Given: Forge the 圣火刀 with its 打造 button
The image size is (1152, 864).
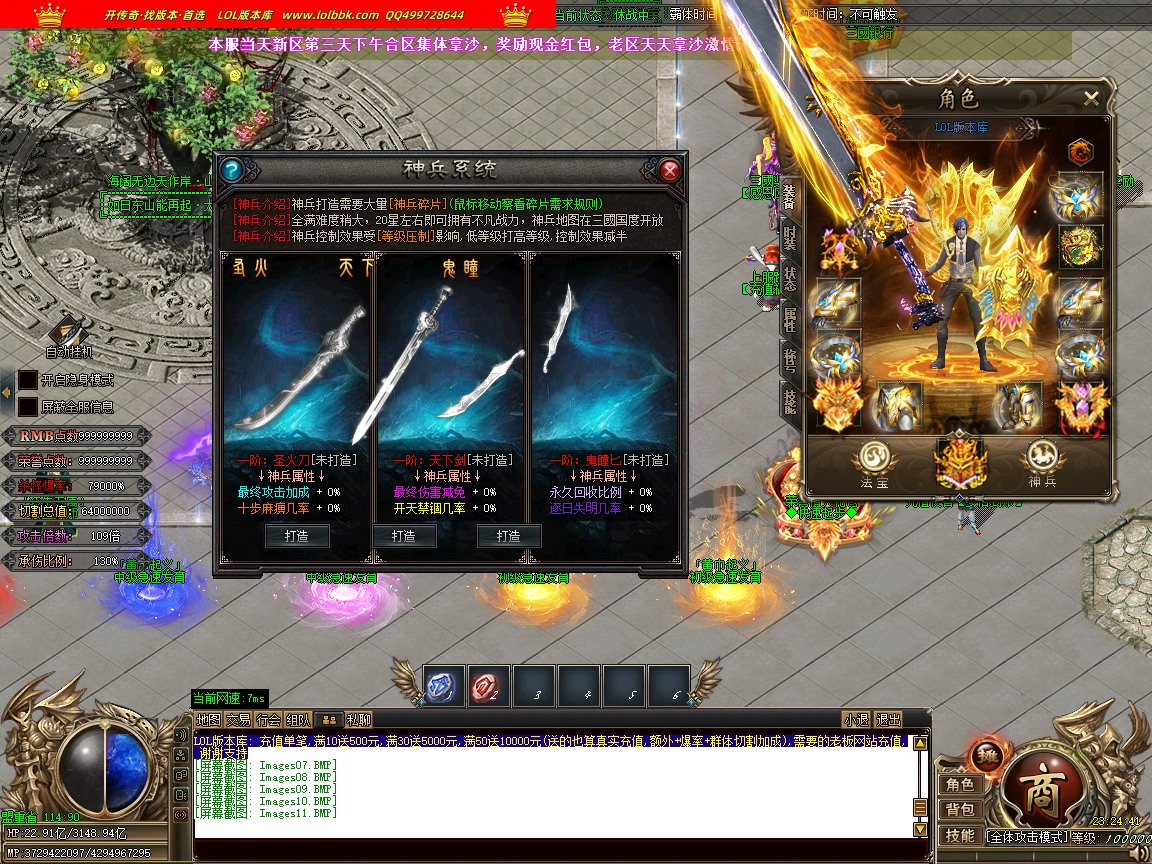Looking at the screenshot, I should point(297,536).
